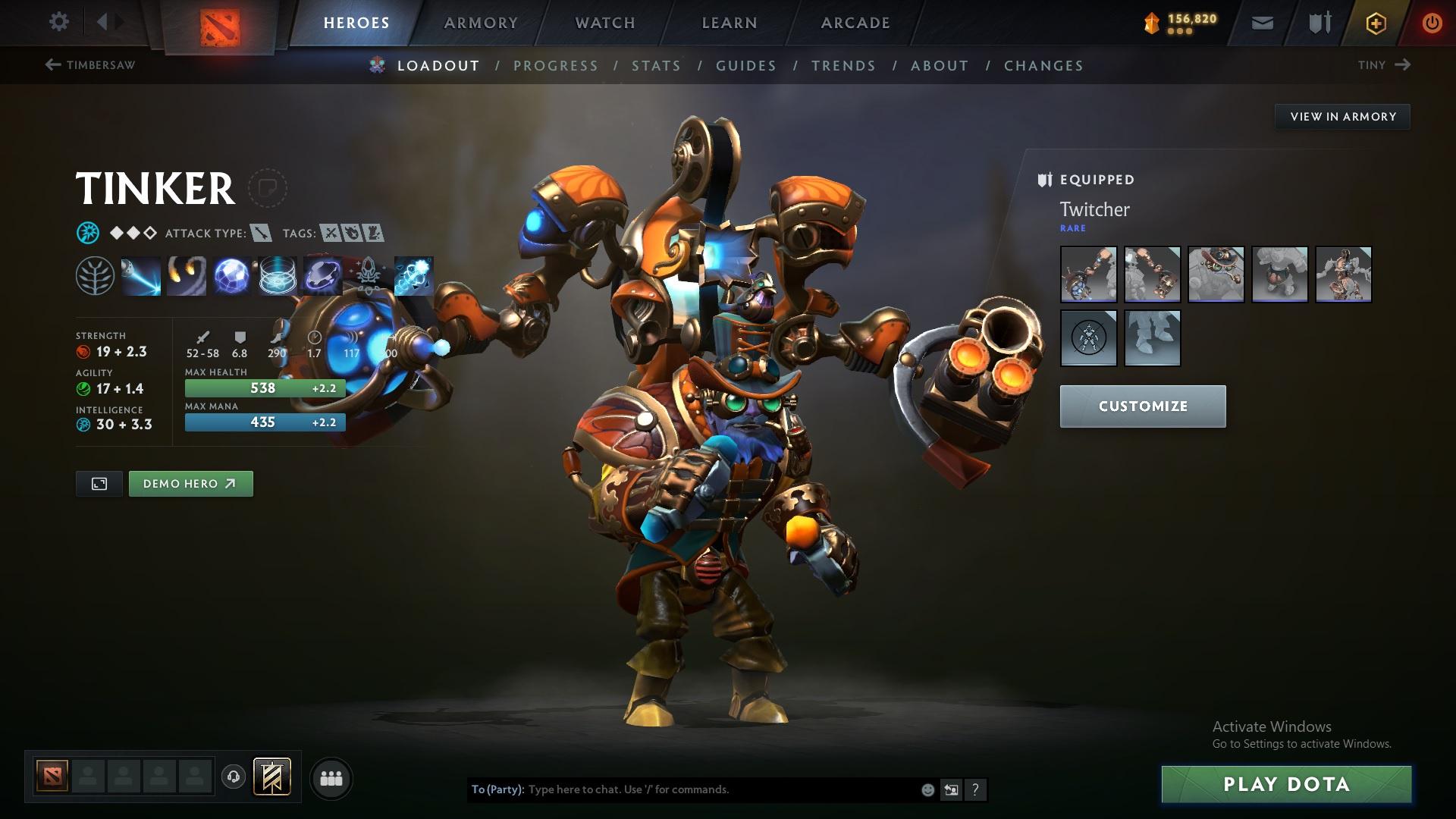The height and width of the screenshot is (819, 1456).
Task: Toggle the expanded hero preview icon beside Demo Hero
Action: click(x=99, y=483)
